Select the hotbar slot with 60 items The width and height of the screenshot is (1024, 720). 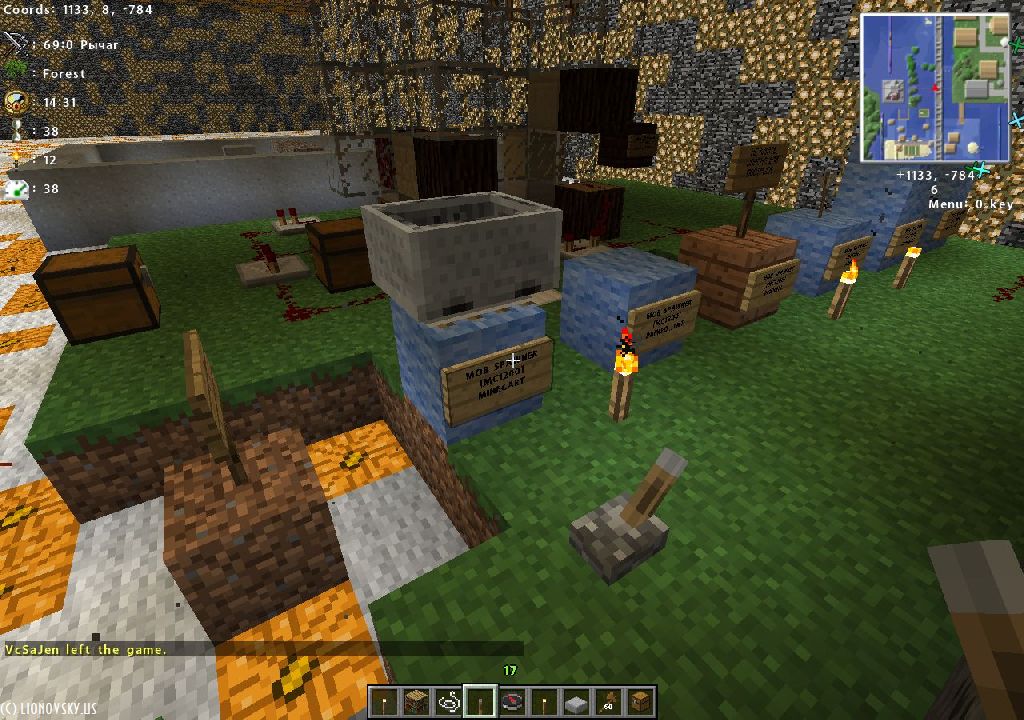tap(607, 702)
